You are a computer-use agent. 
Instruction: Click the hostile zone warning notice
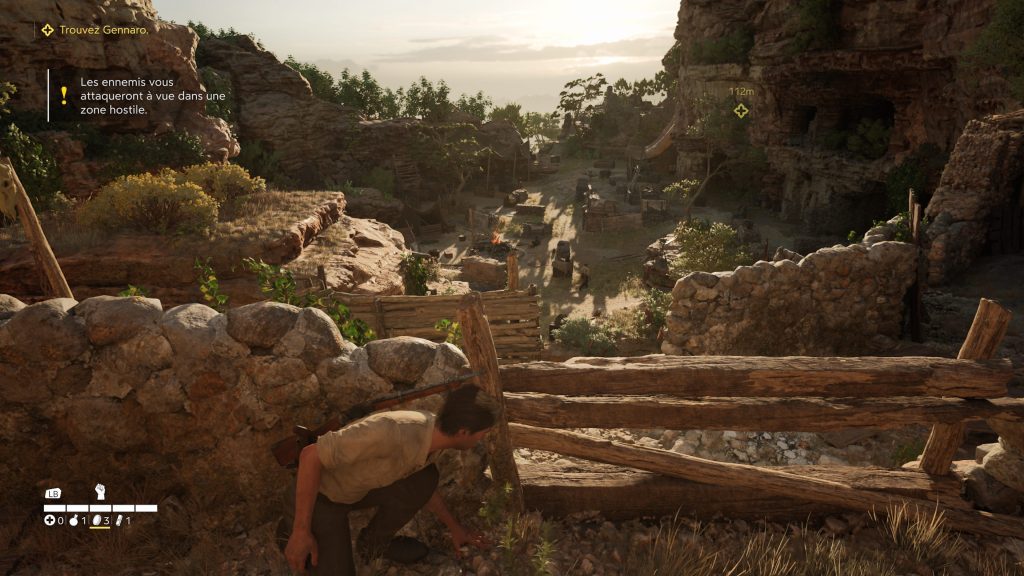(140, 95)
